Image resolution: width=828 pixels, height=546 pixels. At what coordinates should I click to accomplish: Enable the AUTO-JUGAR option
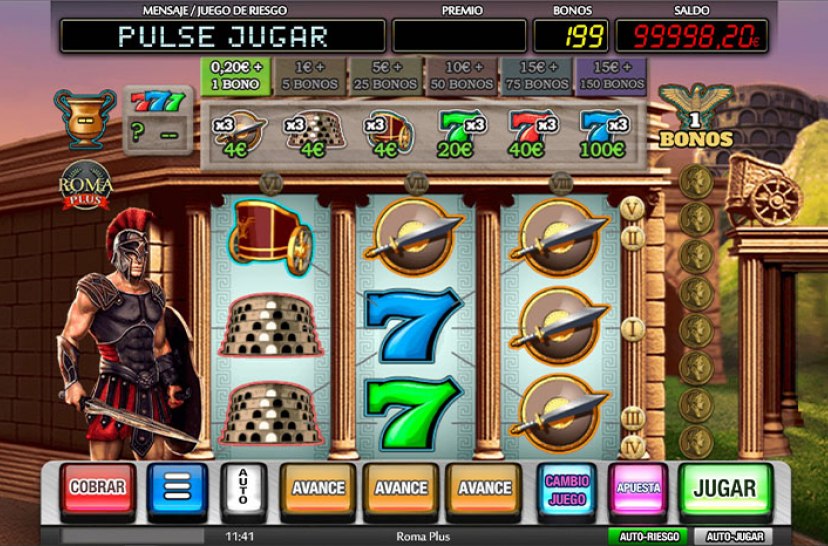tap(733, 537)
